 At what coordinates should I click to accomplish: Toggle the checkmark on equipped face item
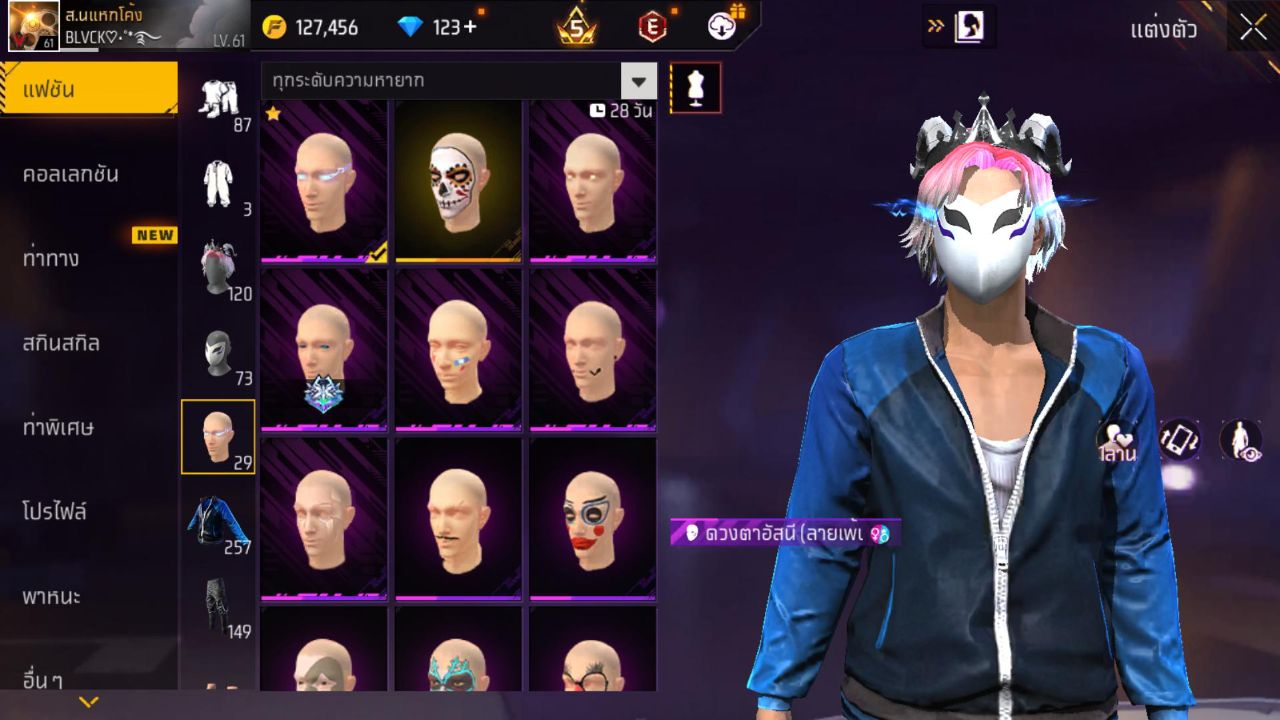[378, 255]
